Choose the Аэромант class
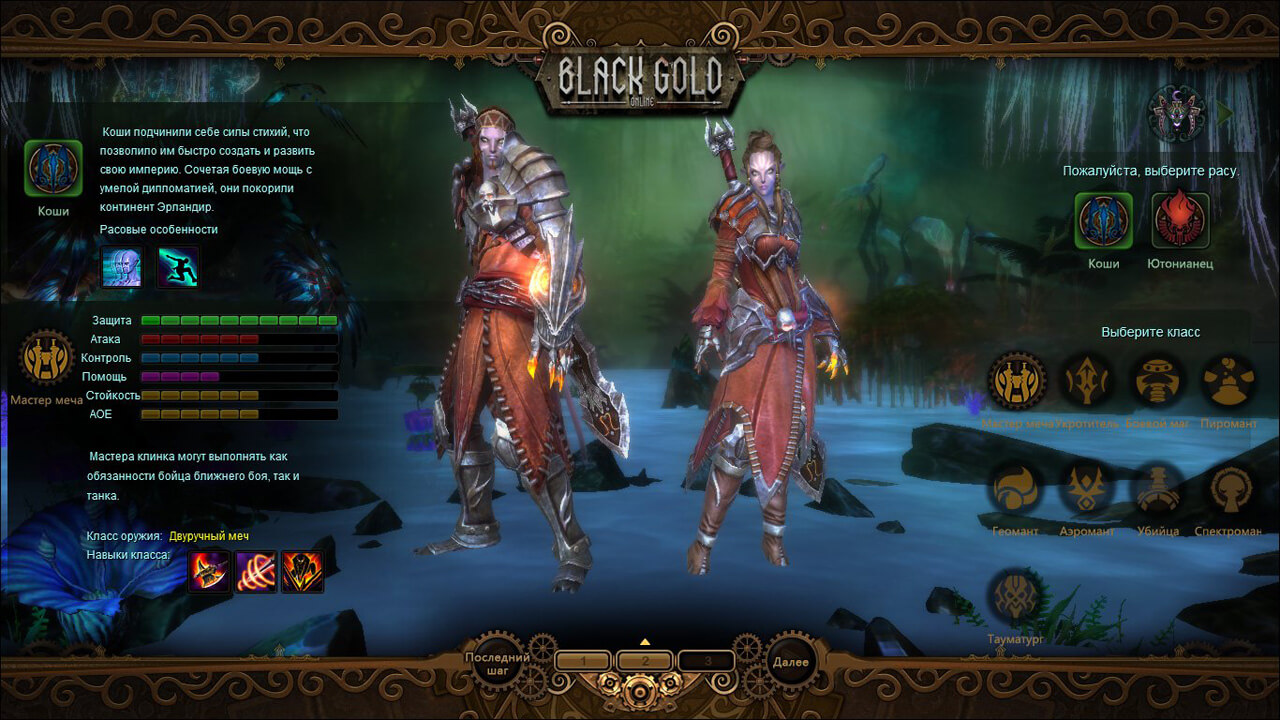 tap(1087, 489)
